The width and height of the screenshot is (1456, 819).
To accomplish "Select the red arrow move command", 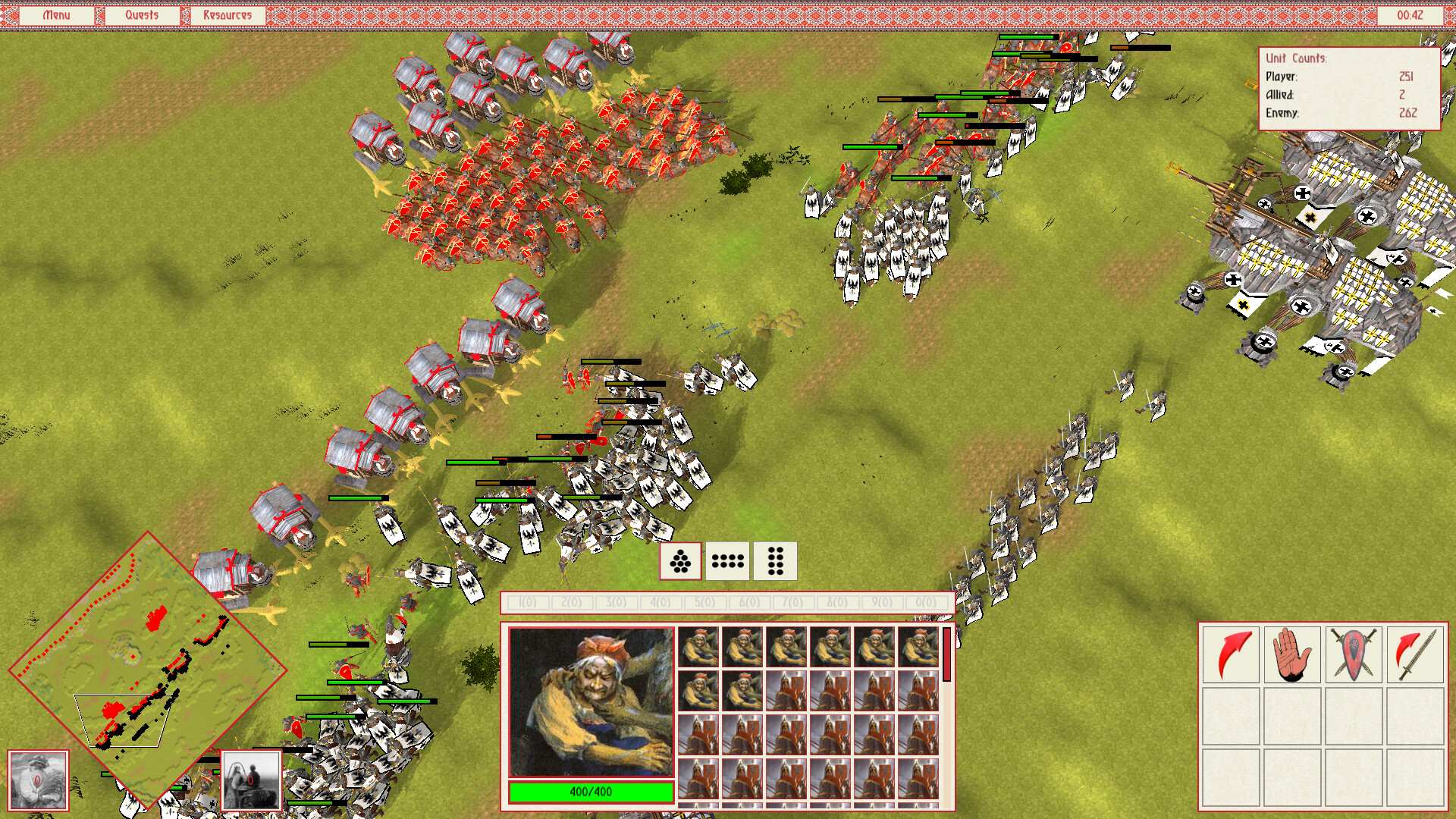I will coord(1230,655).
